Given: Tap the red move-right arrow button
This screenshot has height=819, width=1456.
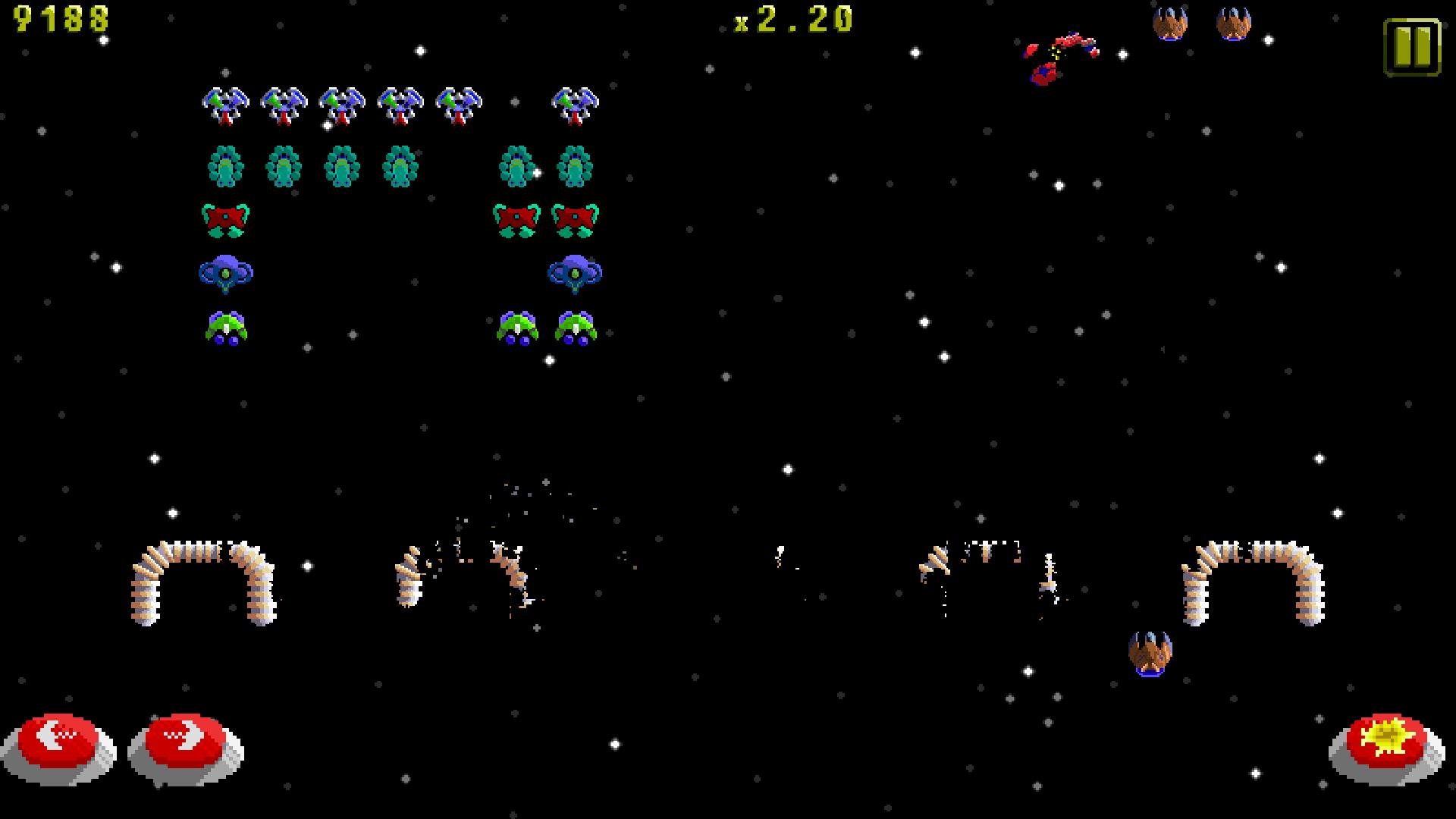Looking at the screenshot, I should click(186, 742).
